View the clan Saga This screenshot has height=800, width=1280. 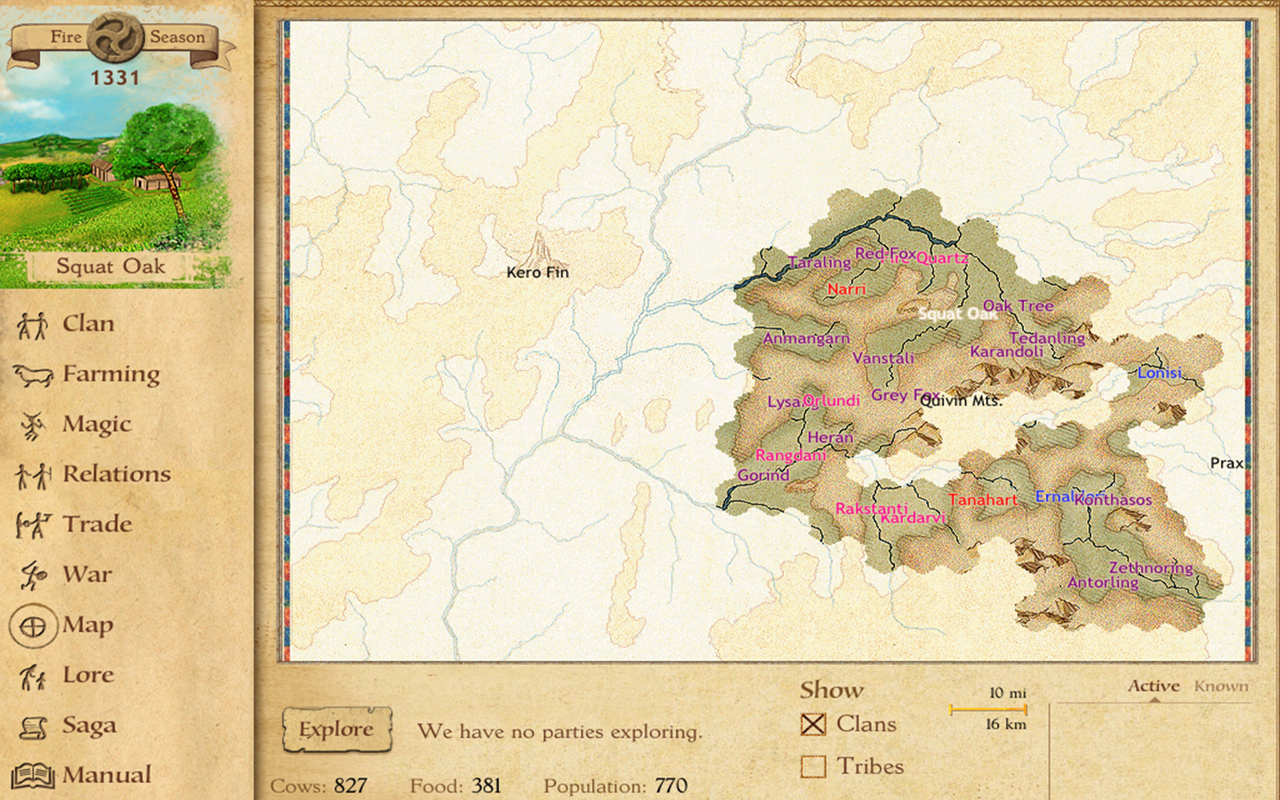88,724
